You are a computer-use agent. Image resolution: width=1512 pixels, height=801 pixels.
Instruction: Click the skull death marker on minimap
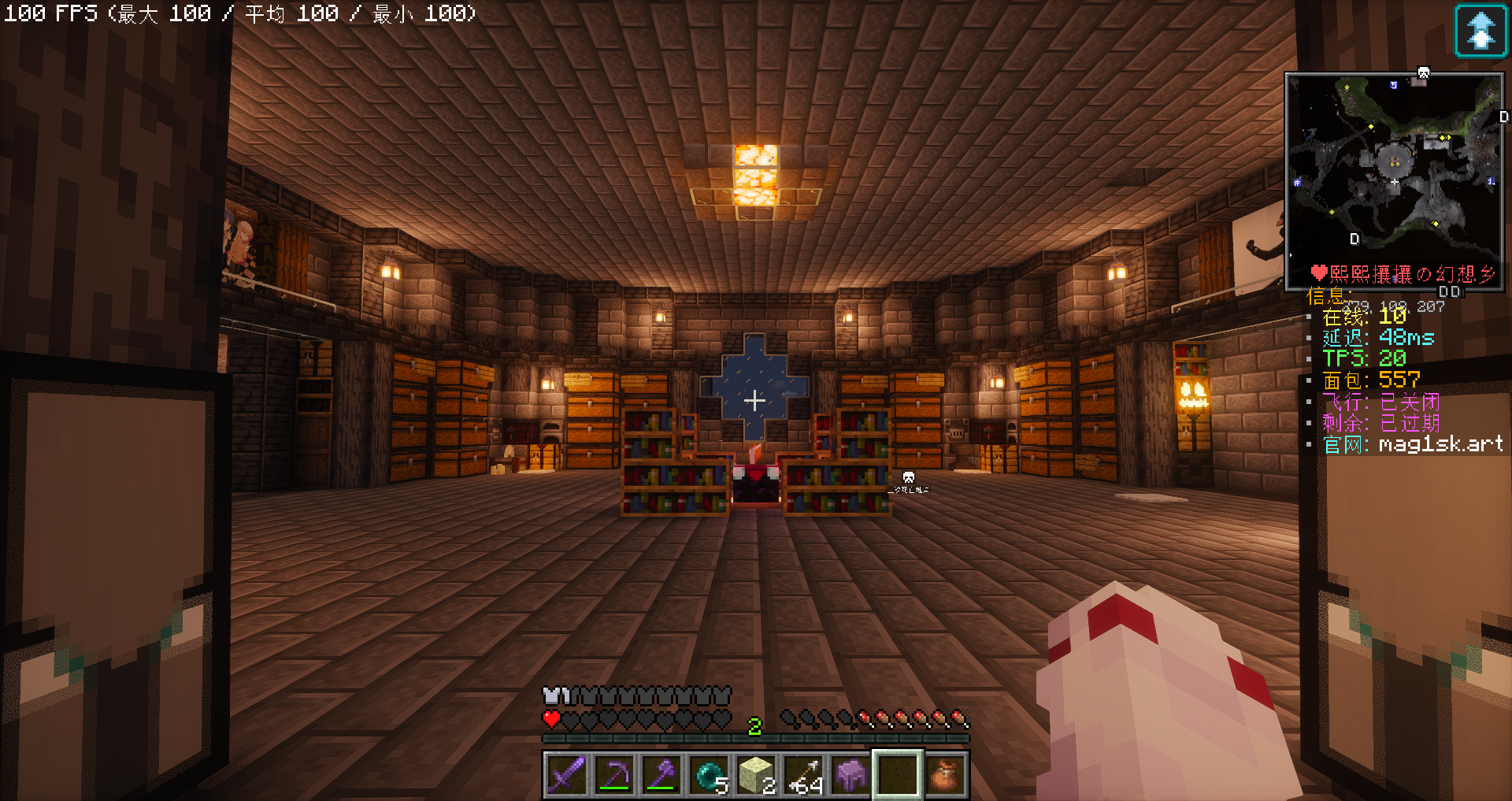pos(1423,73)
